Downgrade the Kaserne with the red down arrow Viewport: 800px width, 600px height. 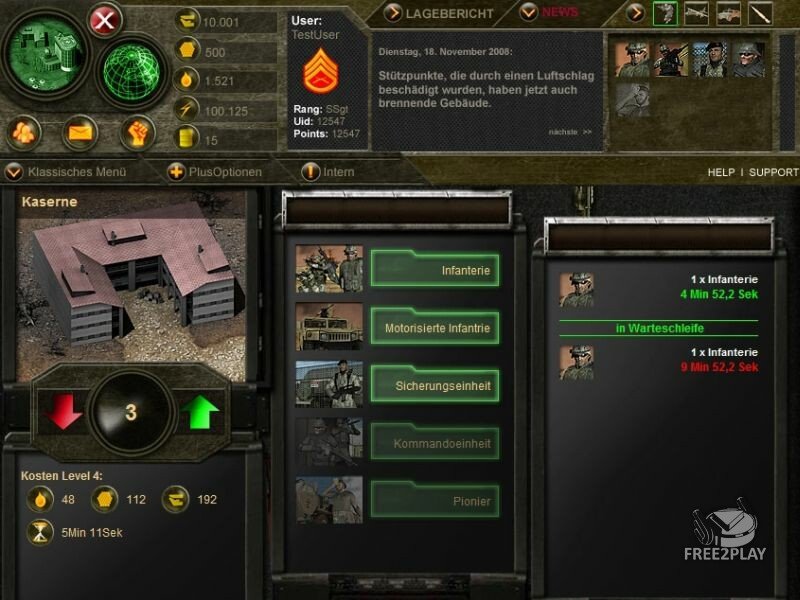(64, 412)
